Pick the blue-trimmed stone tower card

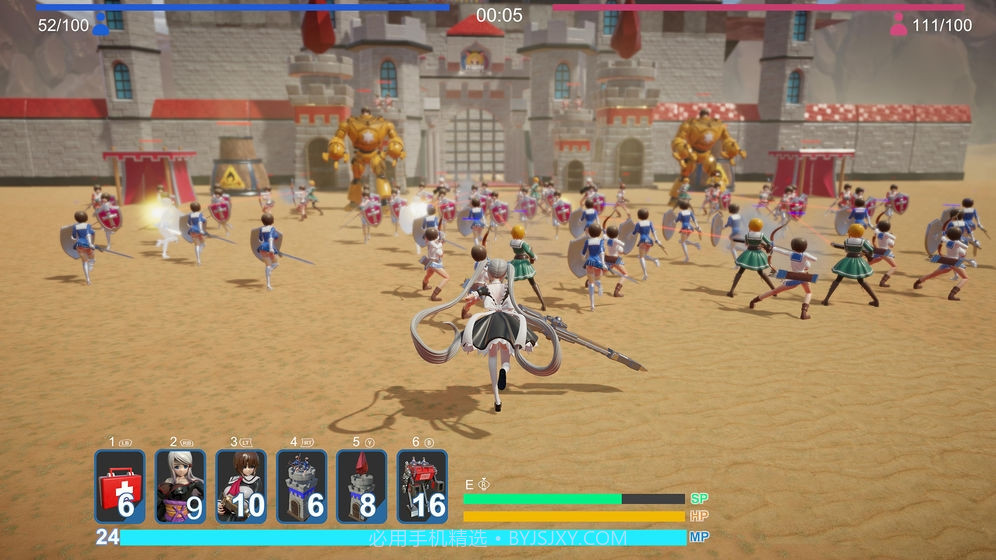coord(301,487)
